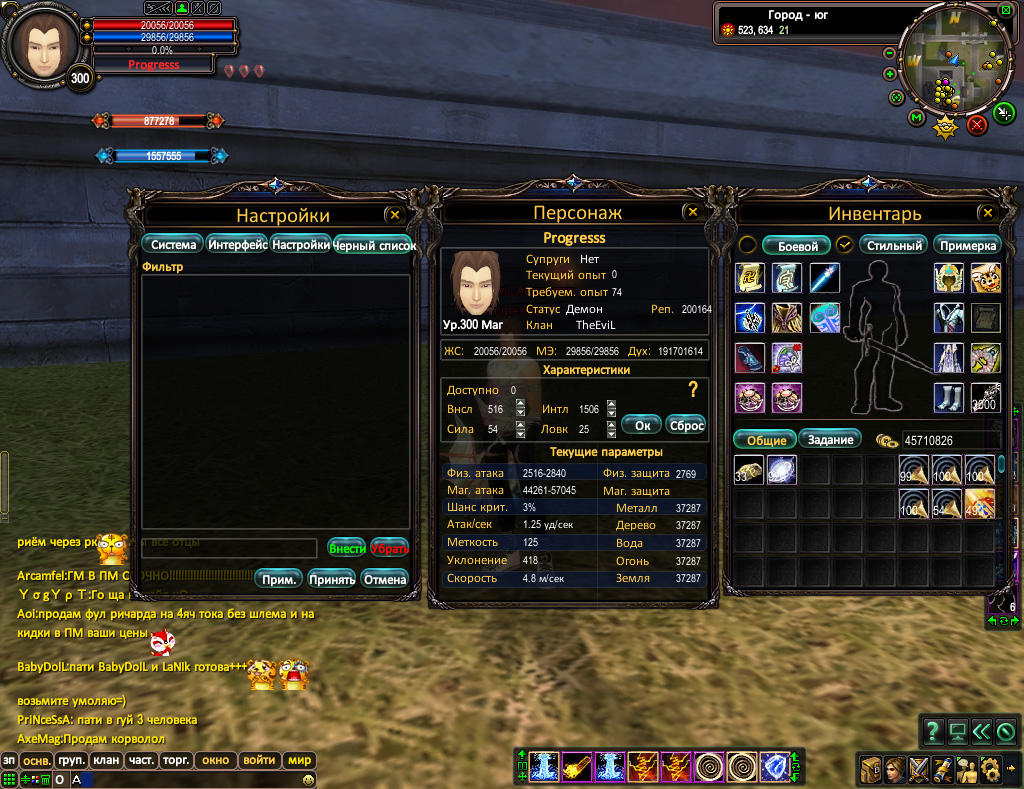This screenshot has width=1024, height=789.
Task: Reset stat points with the Сброс button
Action: pos(686,425)
